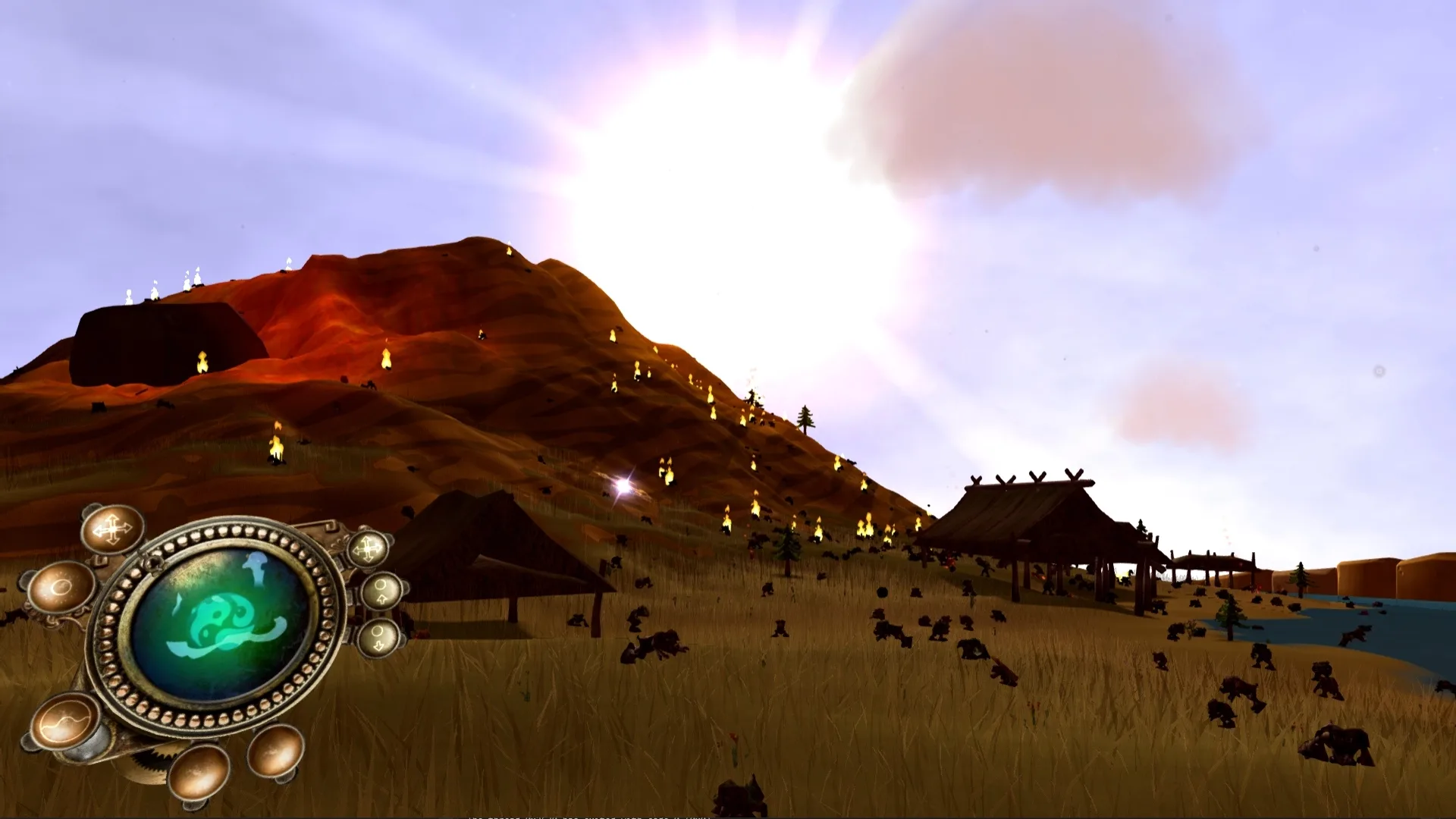Toggle the left bottom bronze orb on the amulet
The width and height of the screenshot is (1456, 819).
click(200, 773)
